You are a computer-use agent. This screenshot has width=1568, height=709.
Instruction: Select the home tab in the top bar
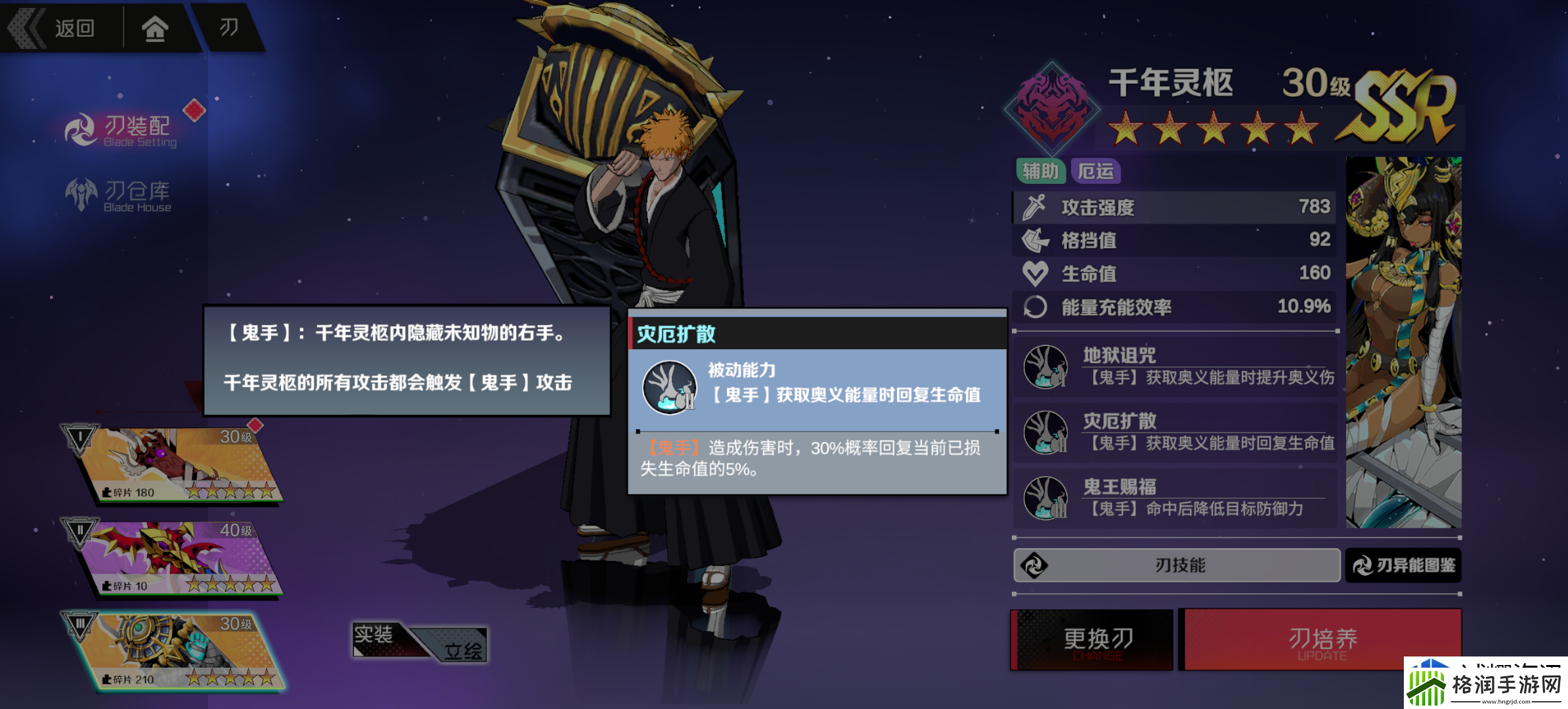pyautogui.click(x=156, y=28)
